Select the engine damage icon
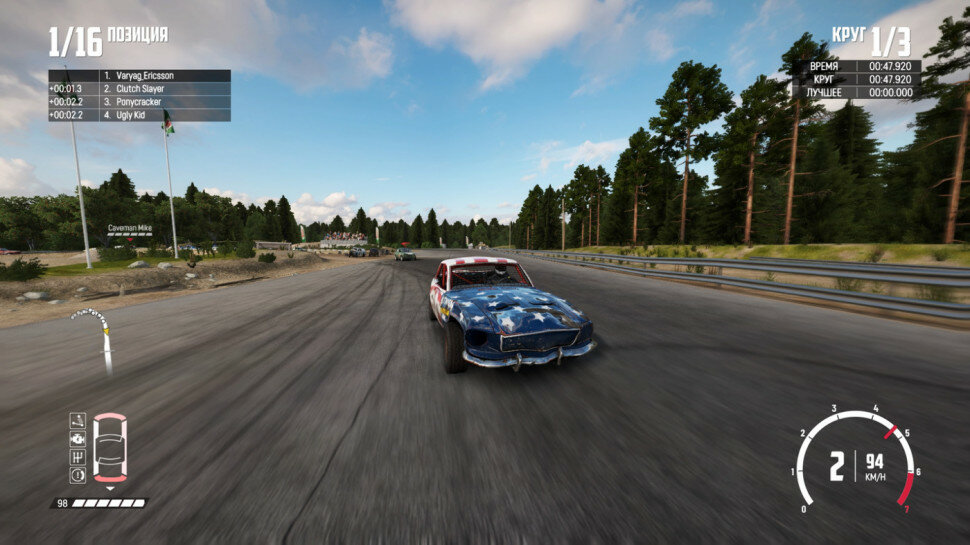 tap(77, 438)
